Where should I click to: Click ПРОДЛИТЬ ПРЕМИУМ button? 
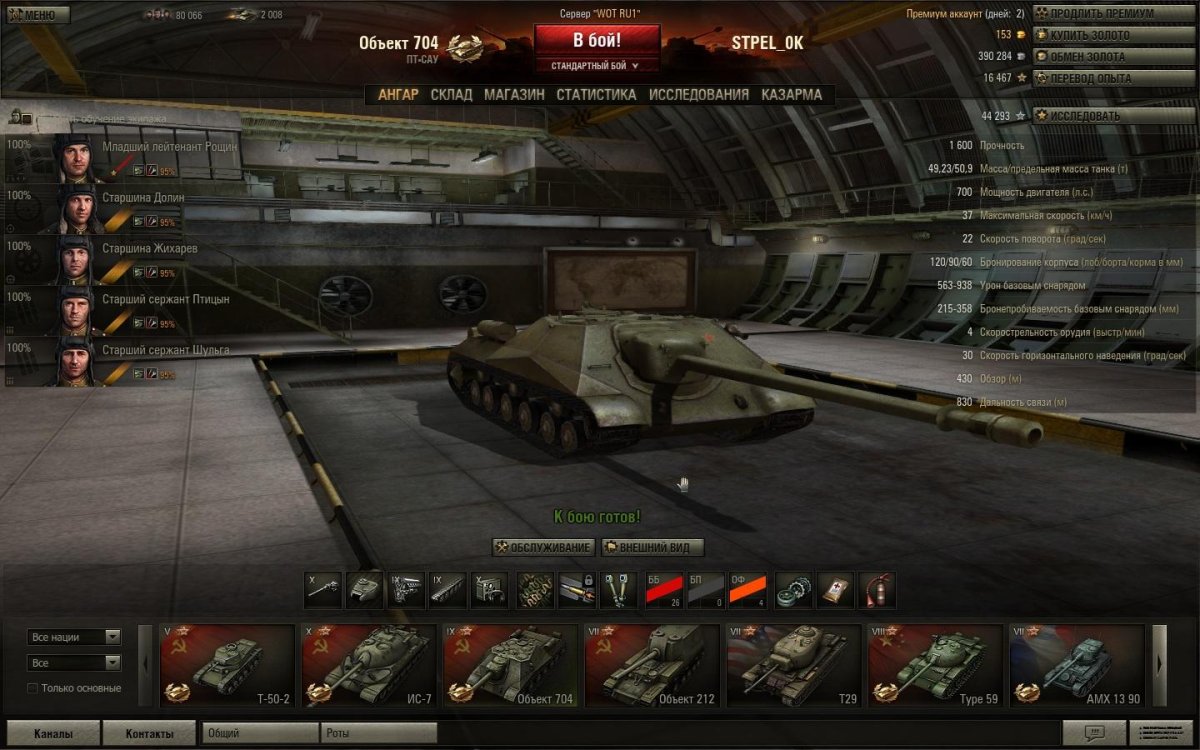pyautogui.click(x=1113, y=14)
